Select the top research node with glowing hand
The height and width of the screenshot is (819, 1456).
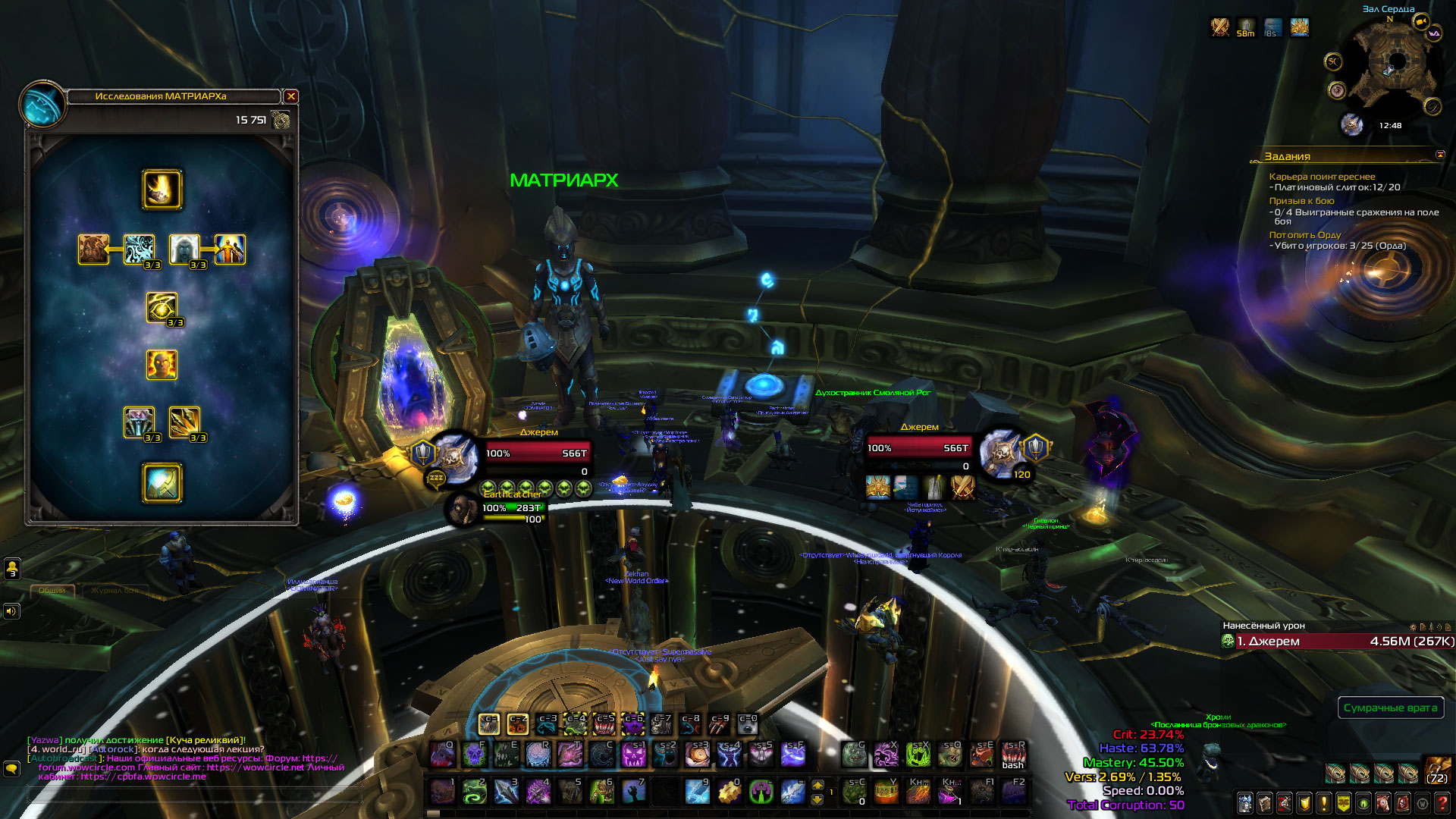click(162, 190)
